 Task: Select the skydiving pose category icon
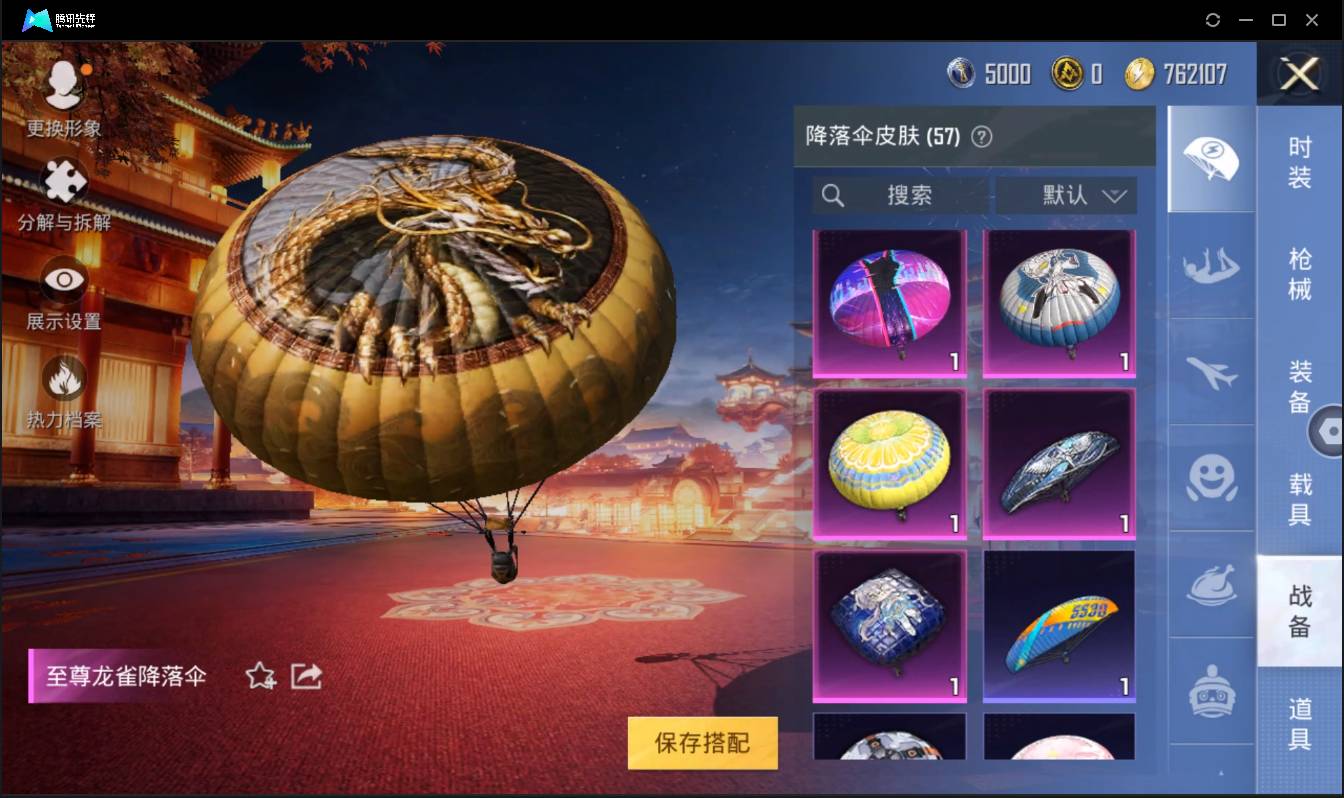pyautogui.click(x=1210, y=267)
